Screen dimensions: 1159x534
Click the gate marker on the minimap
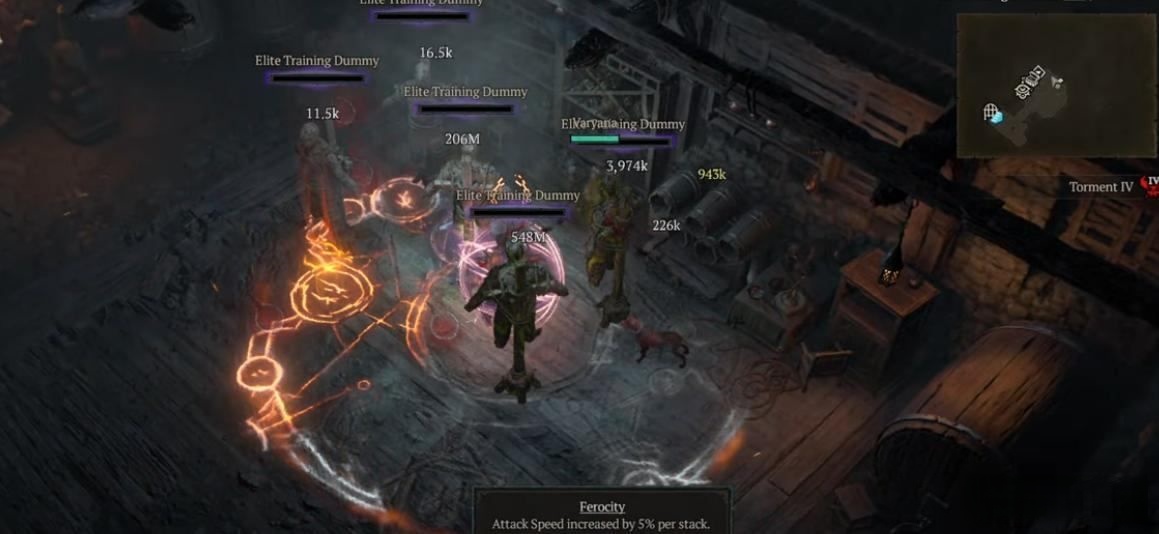992,111
